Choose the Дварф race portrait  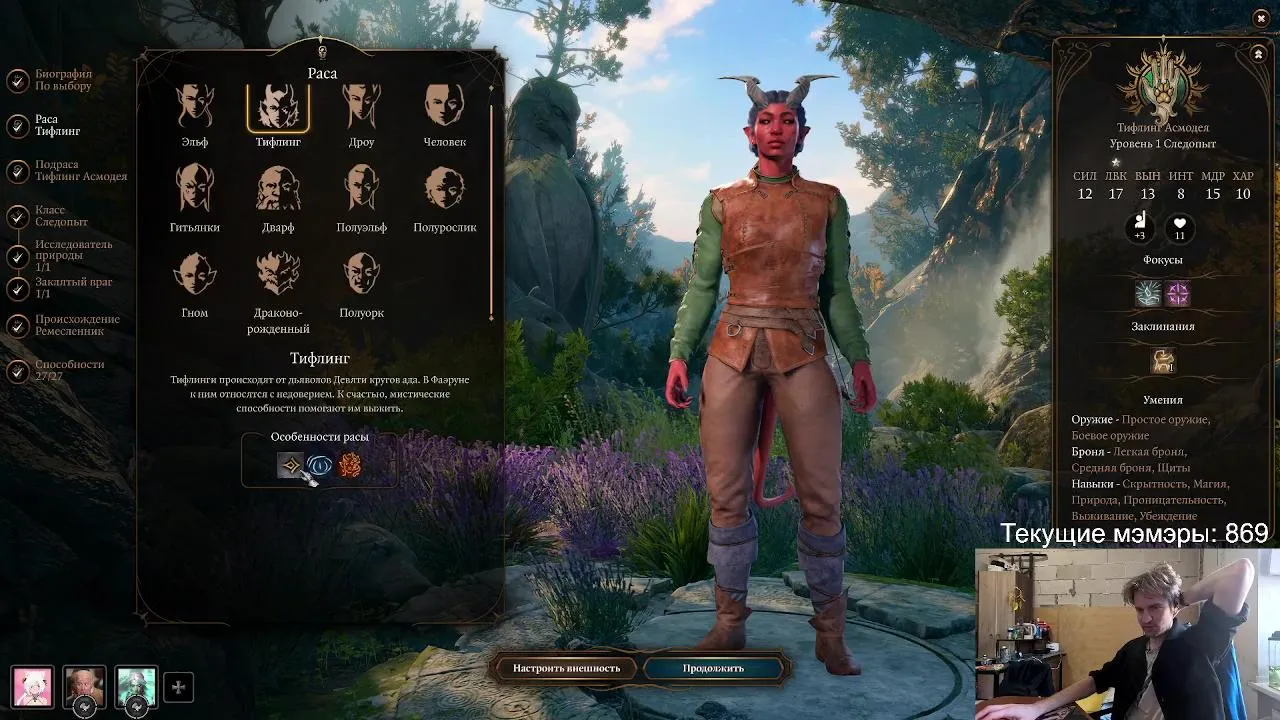click(x=278, y=190)
